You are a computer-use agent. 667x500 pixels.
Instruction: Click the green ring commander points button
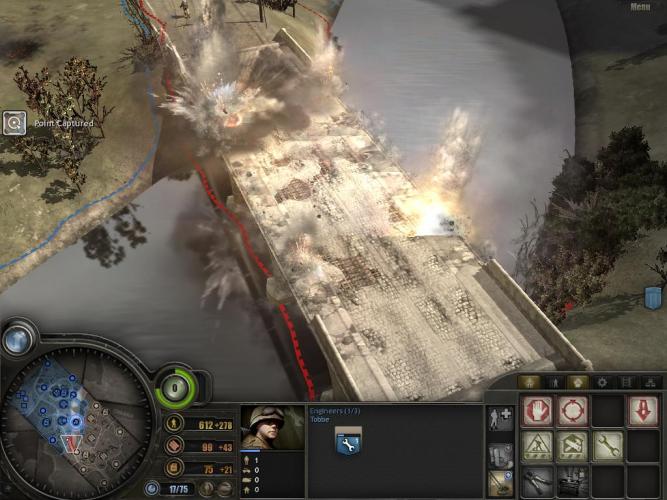[x=177, y=386]
